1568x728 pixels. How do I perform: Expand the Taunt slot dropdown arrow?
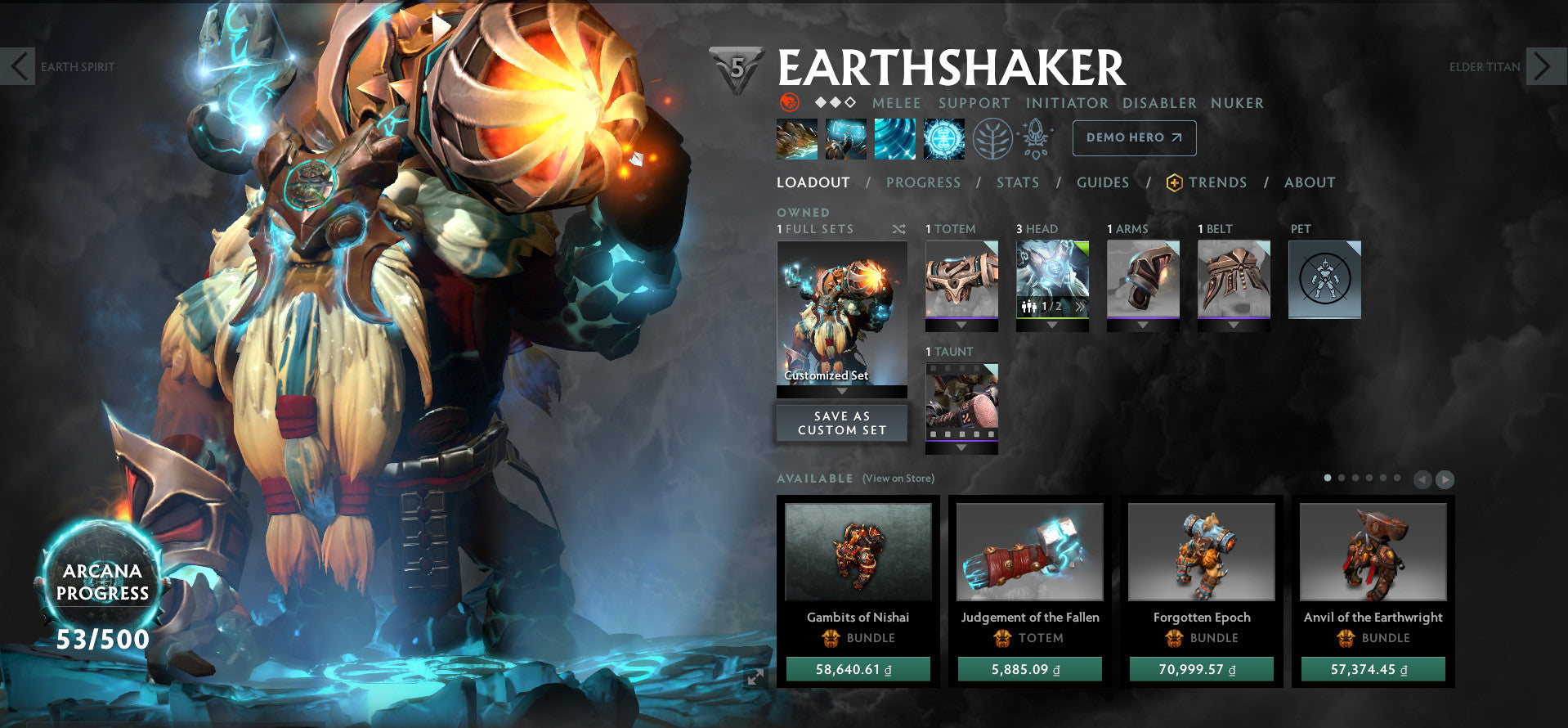point(961,447)
